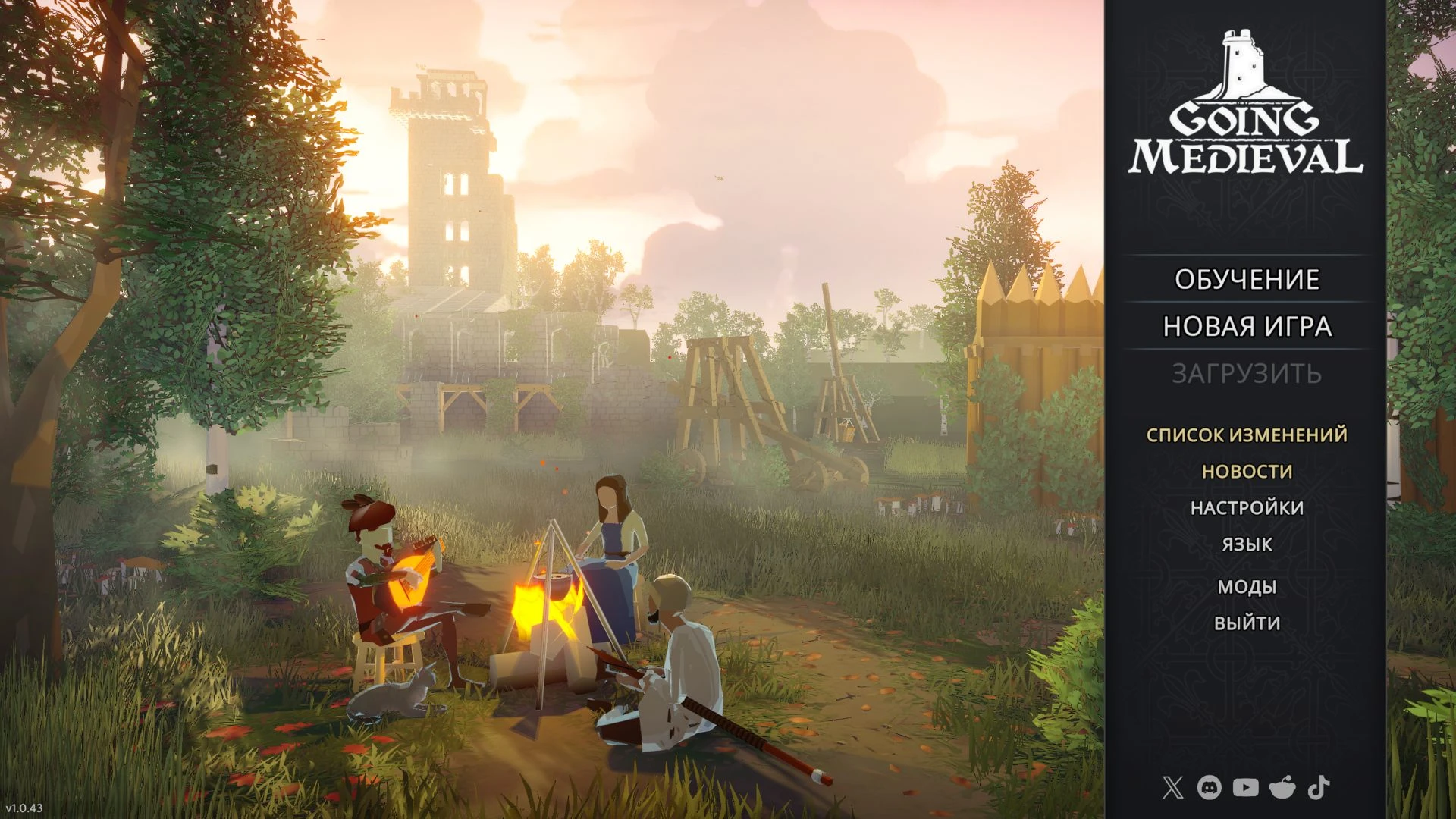Exit the game with Выйти
Screen dimensions: 1456x819
pyautogui.click(x=1247, y=623)
